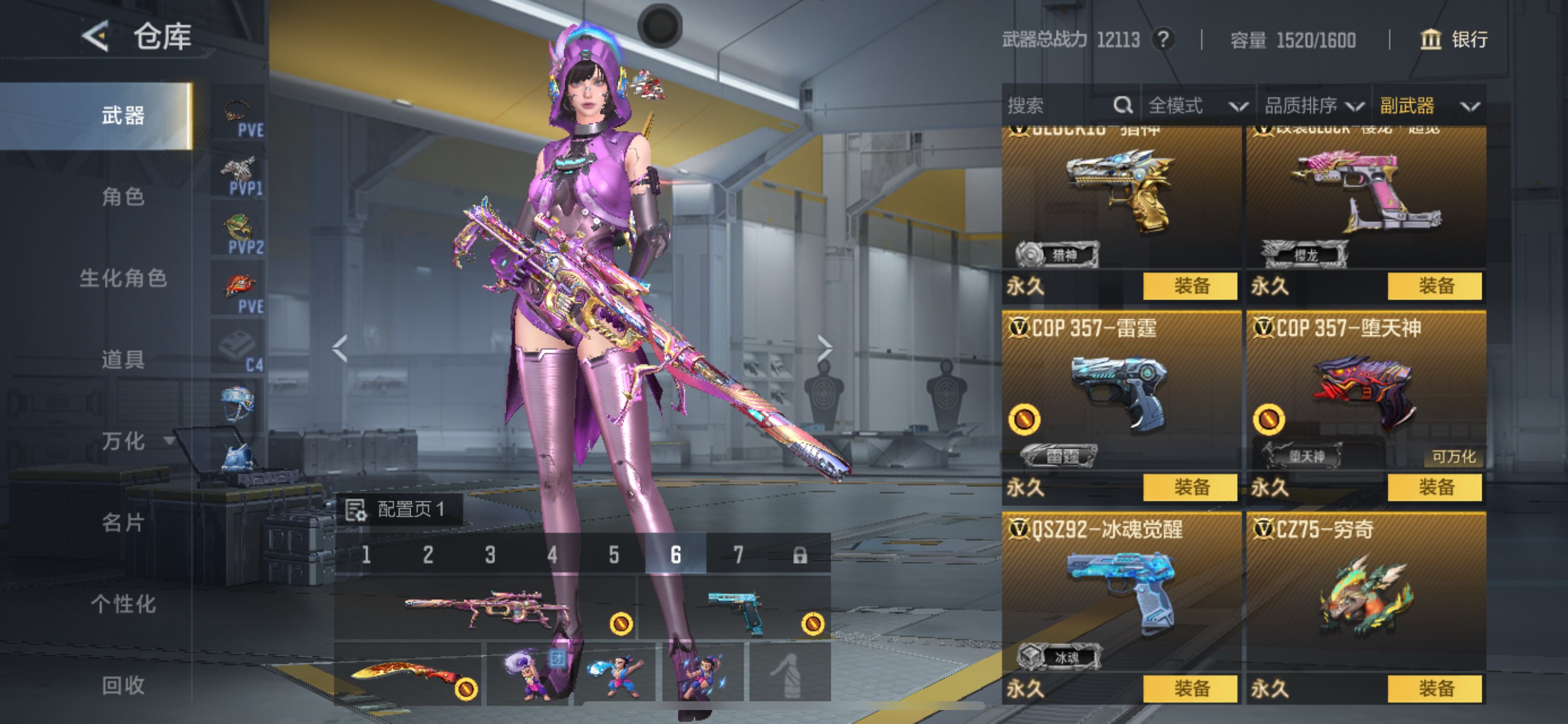Open the 银行 bank

coord(1454,40)
